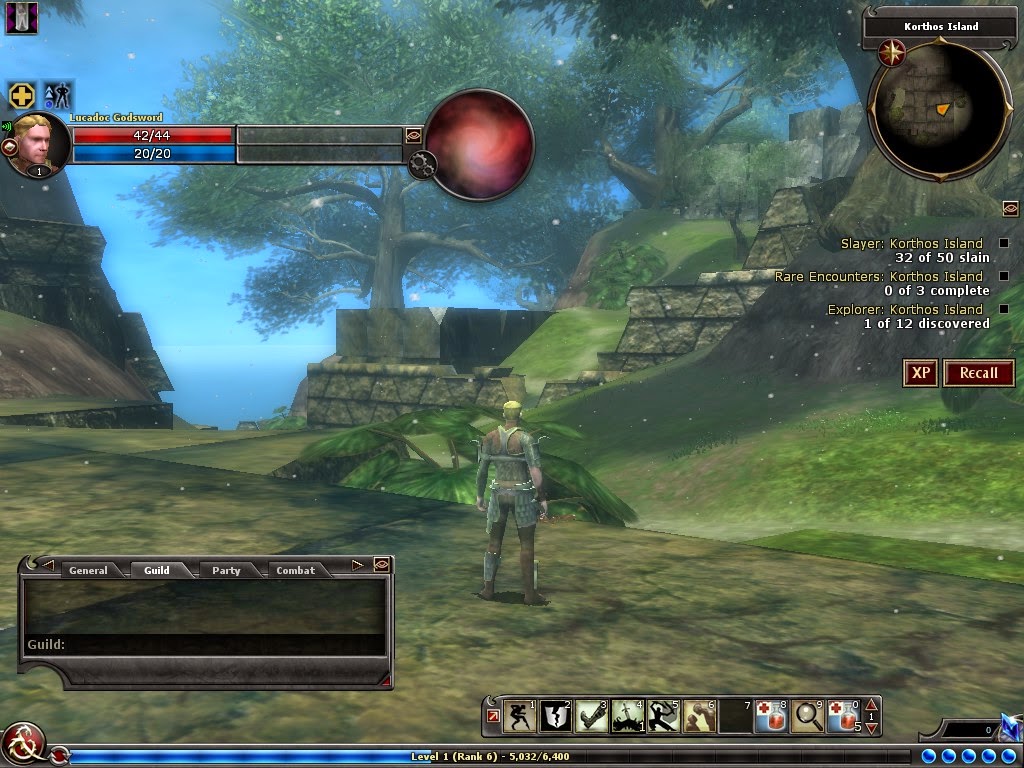Open the XP button
The height and width of the screenshot is (768, 1024).
[x=920, y=373]
